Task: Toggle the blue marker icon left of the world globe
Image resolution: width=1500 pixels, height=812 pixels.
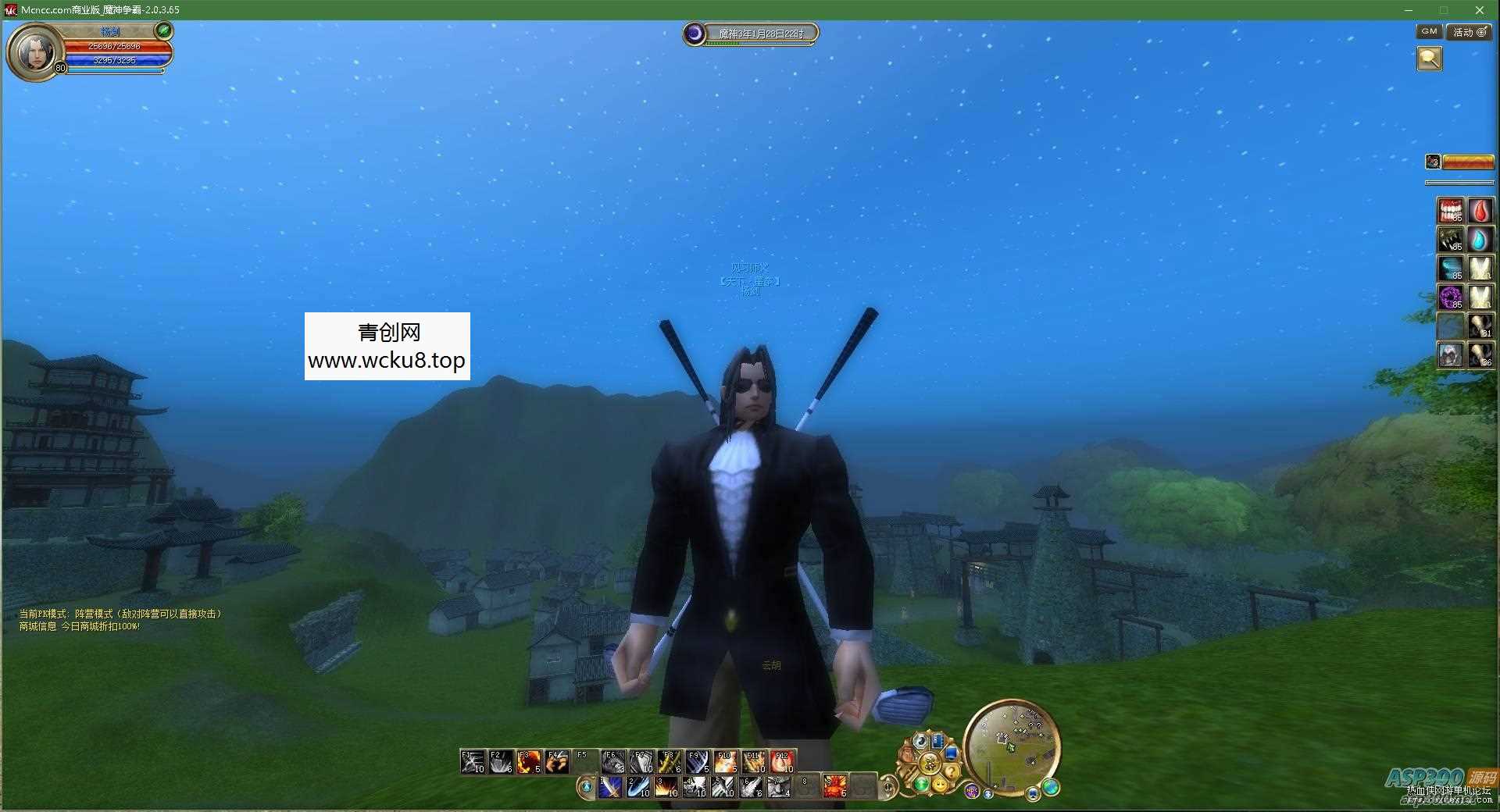Action: (1033, 795)
